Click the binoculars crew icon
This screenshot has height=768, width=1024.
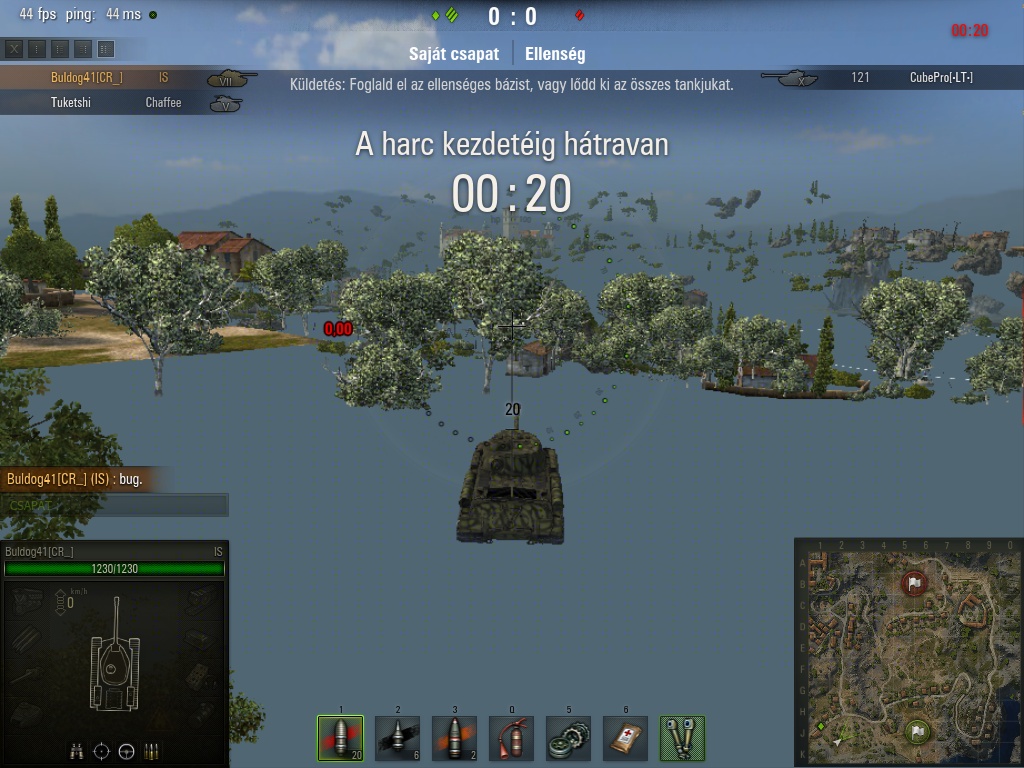click(77, 751)
